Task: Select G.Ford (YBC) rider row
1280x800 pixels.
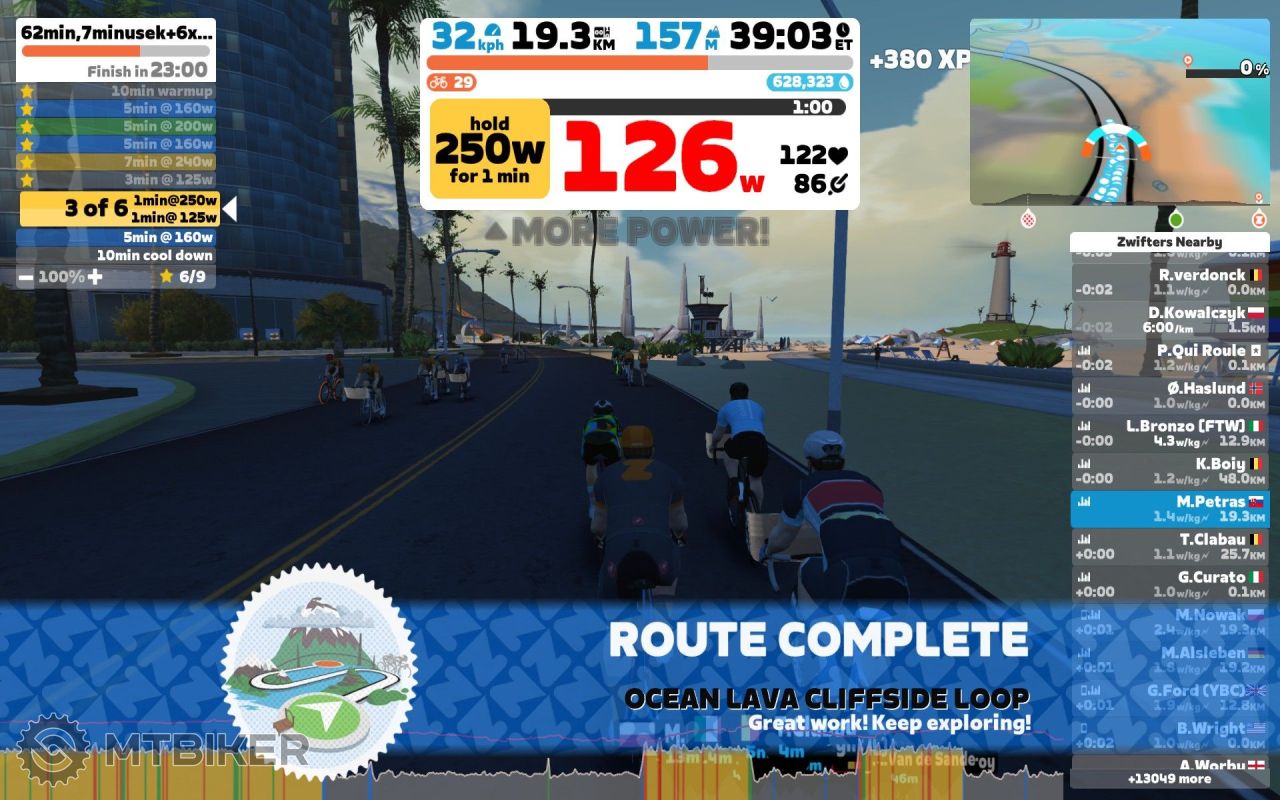Action: coord(1169,698)
